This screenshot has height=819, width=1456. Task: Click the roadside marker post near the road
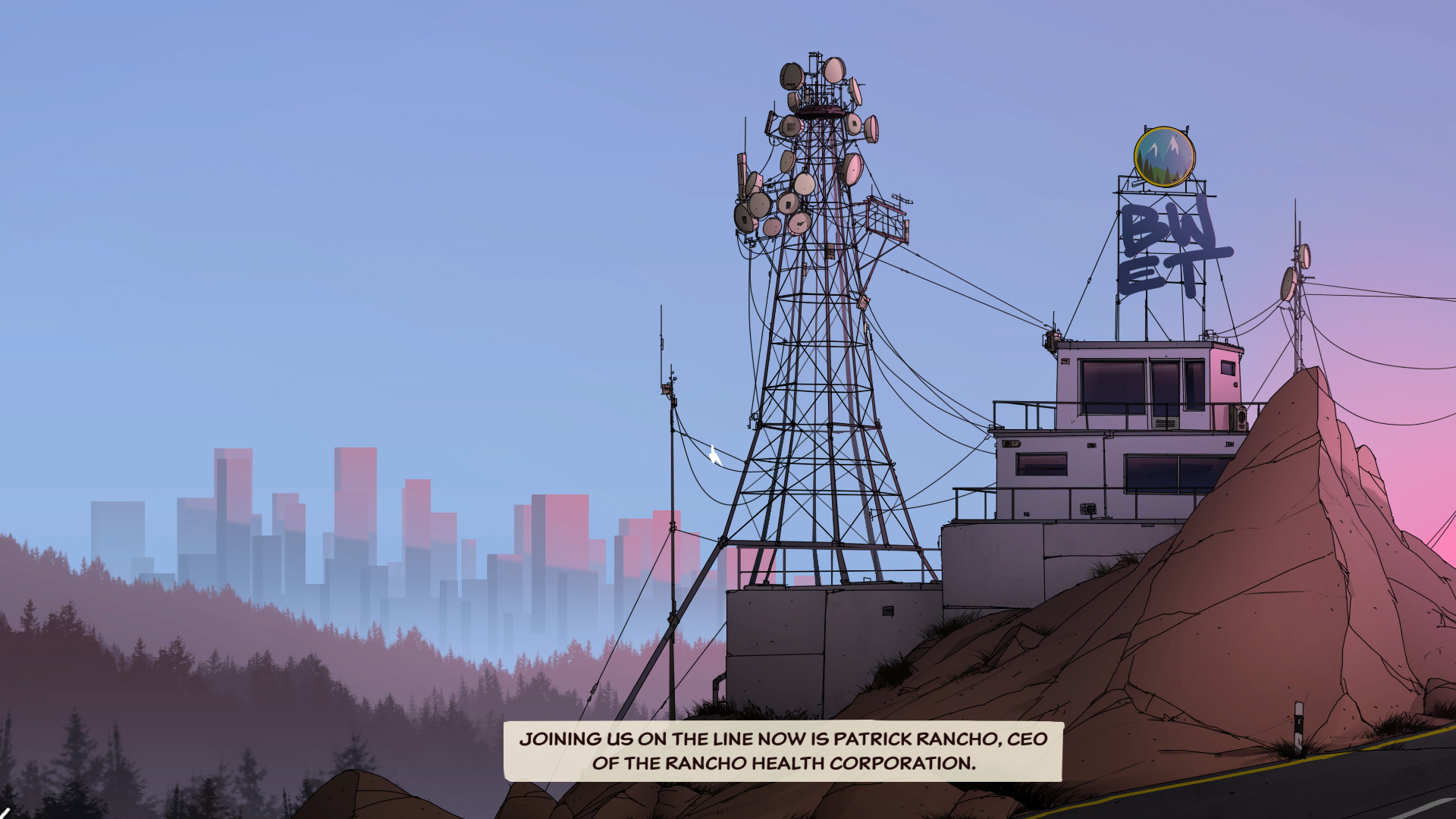pos(1299,724)
